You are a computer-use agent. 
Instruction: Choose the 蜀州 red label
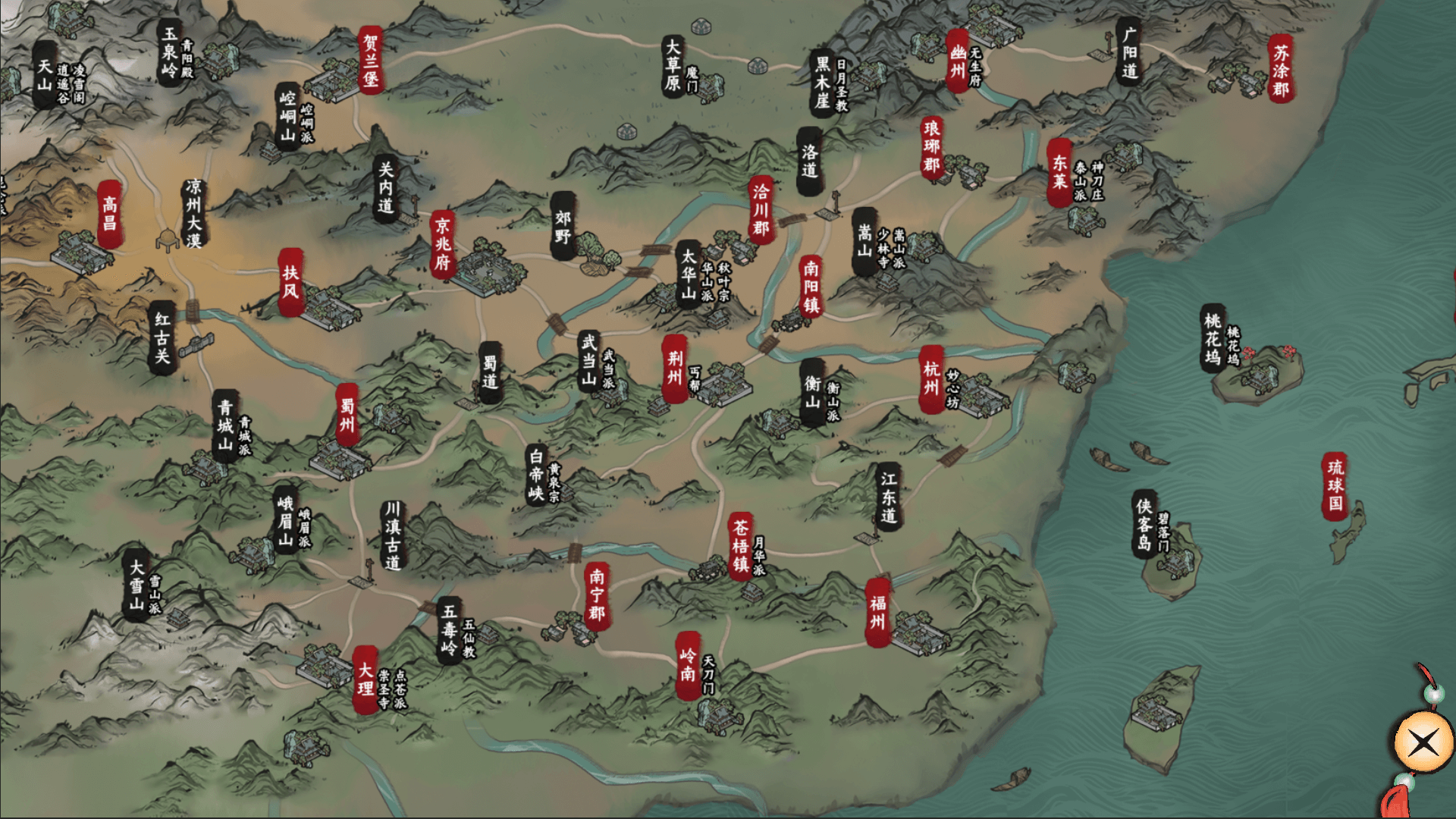[347, 415]
